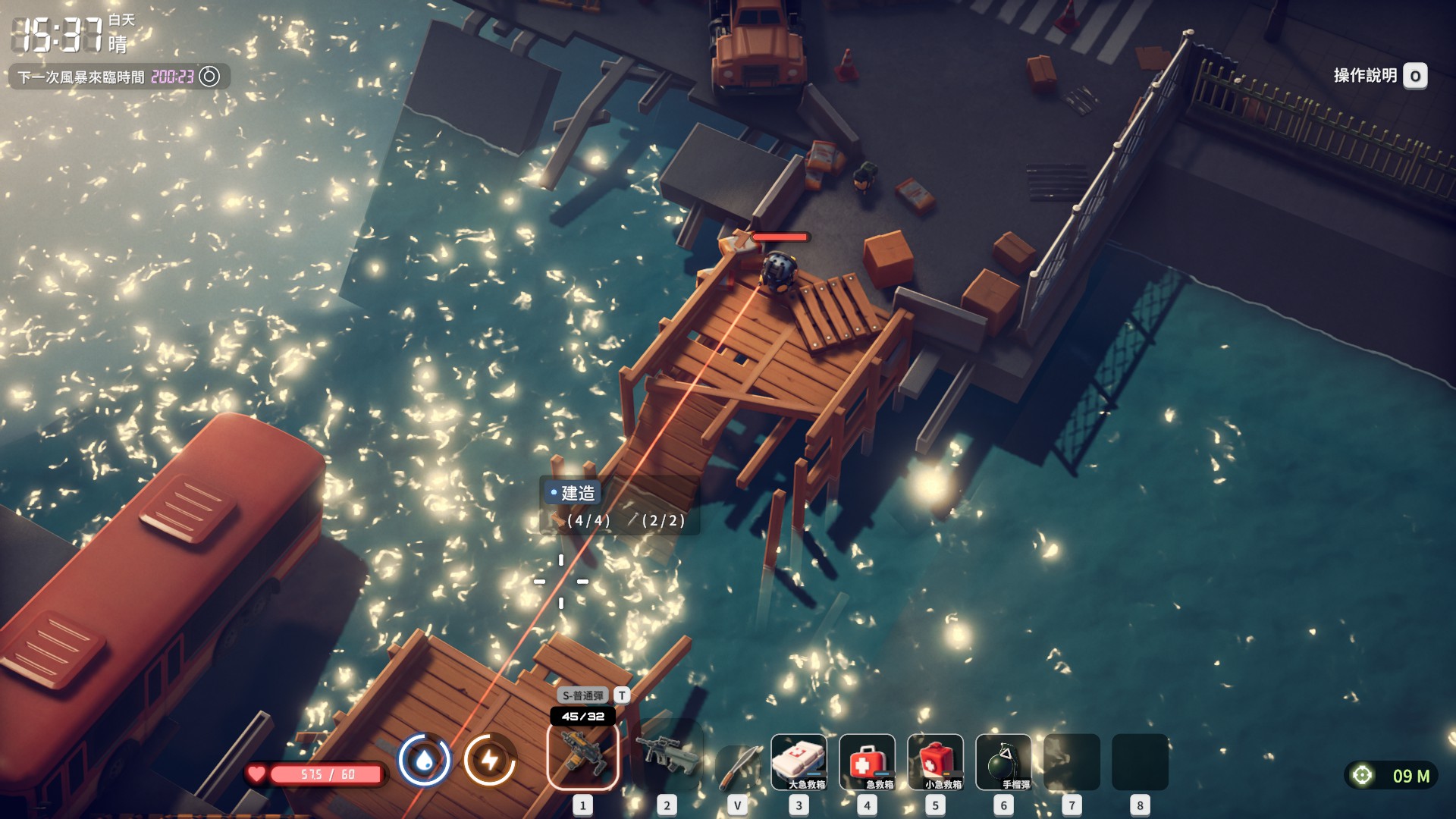Click the storm countdown clock icon
This screenshot has height=819, width=1456.
(209, 77)
